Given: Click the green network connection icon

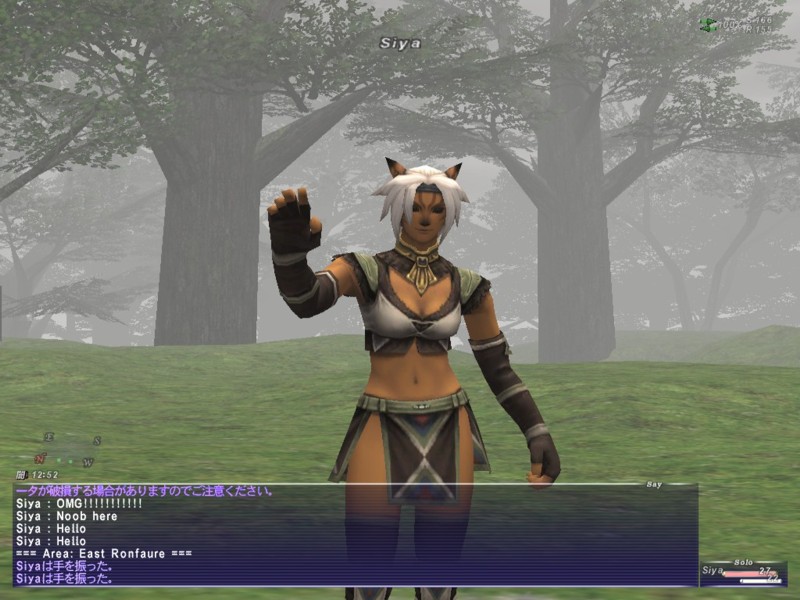Looking at the screenshot, I should click(x=708, y=24).
